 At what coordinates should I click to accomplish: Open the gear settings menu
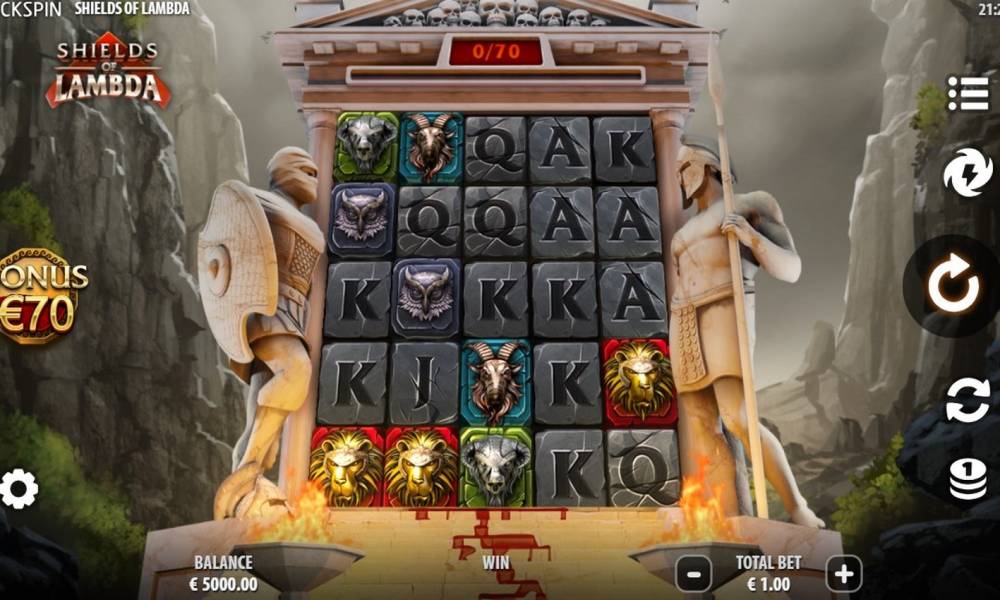19,489
